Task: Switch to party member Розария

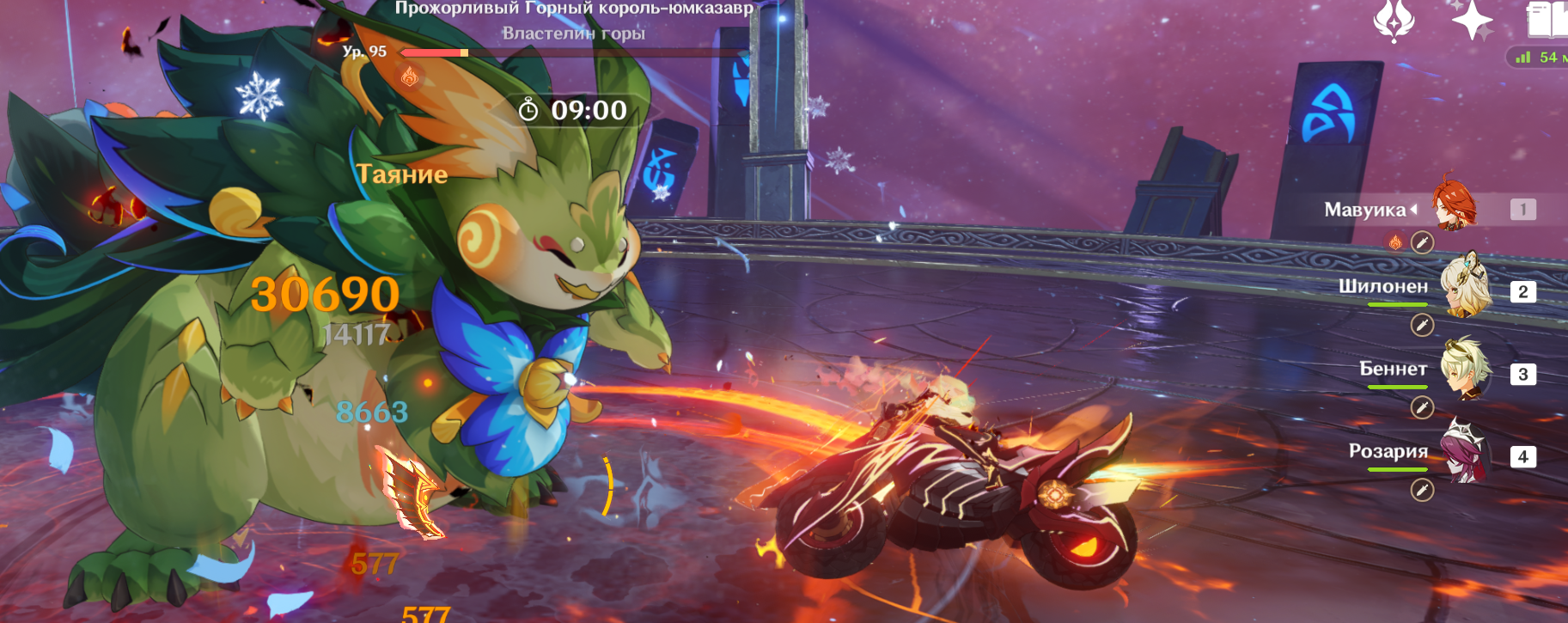Action: tap(1464, 451)
